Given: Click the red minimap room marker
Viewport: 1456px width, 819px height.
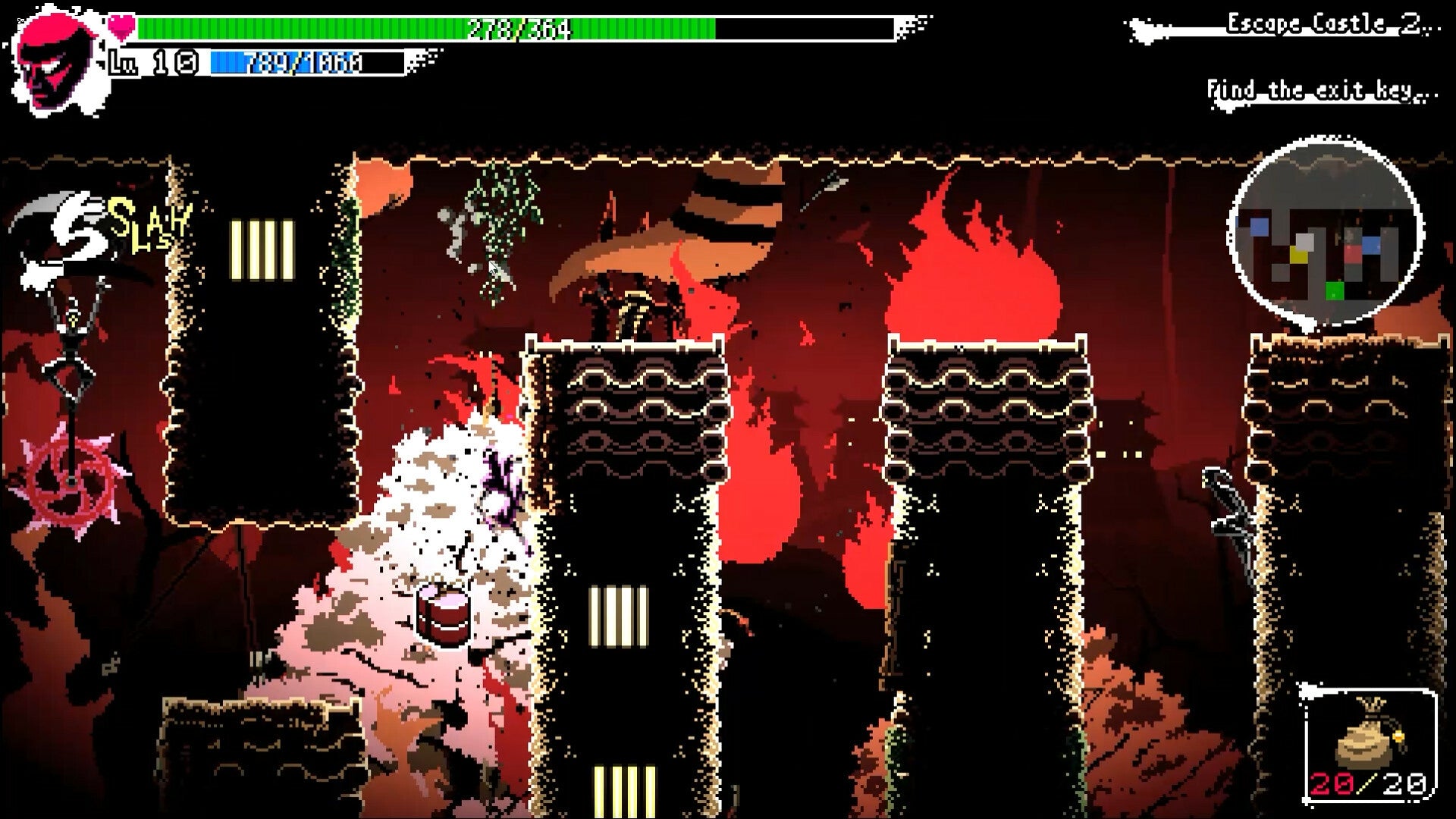Looking at the screenshot, I should pyautogui.click(x=1354, y=253).
